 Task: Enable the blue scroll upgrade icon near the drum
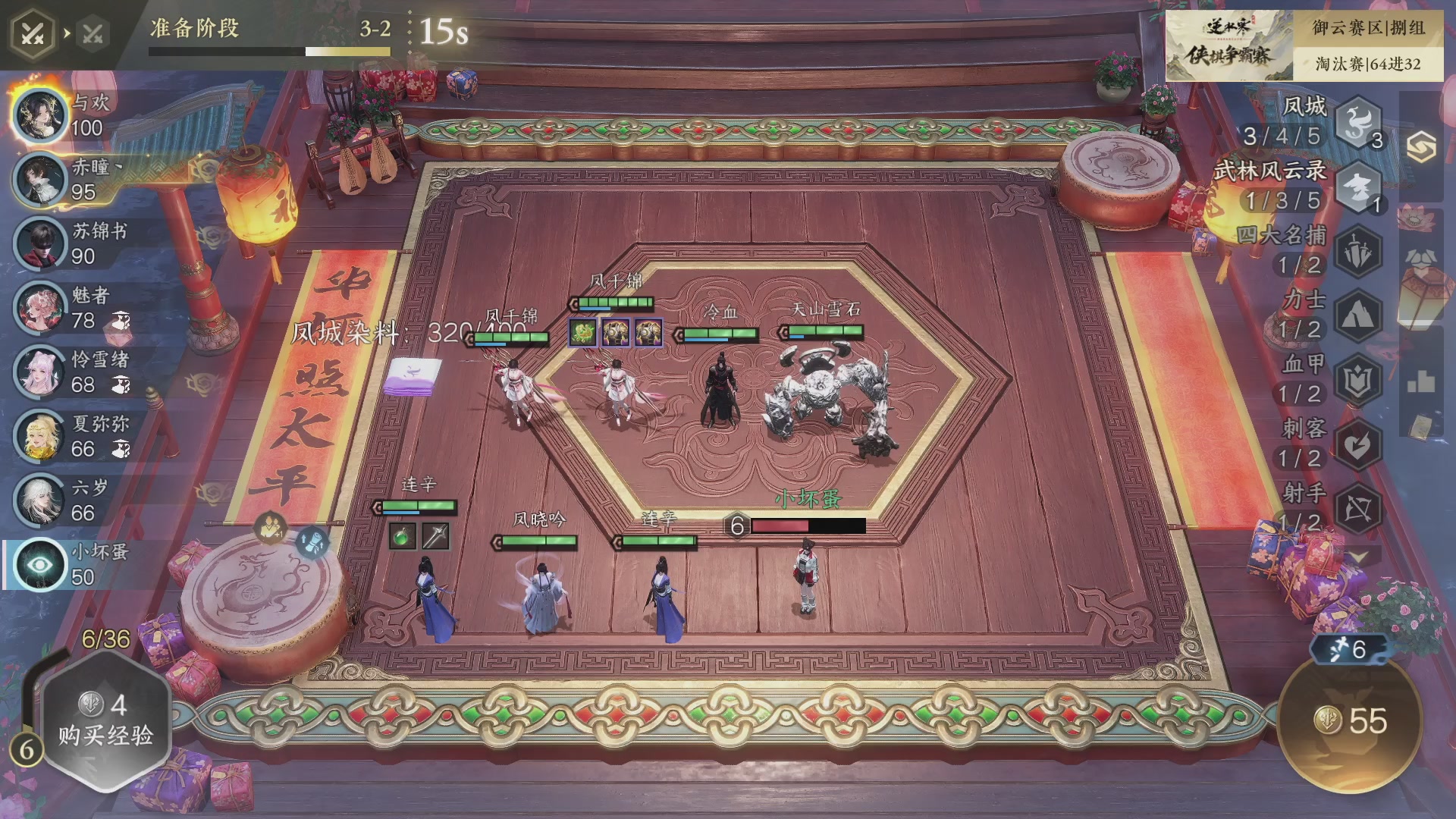pyautogui.click(x=313, y=544)
